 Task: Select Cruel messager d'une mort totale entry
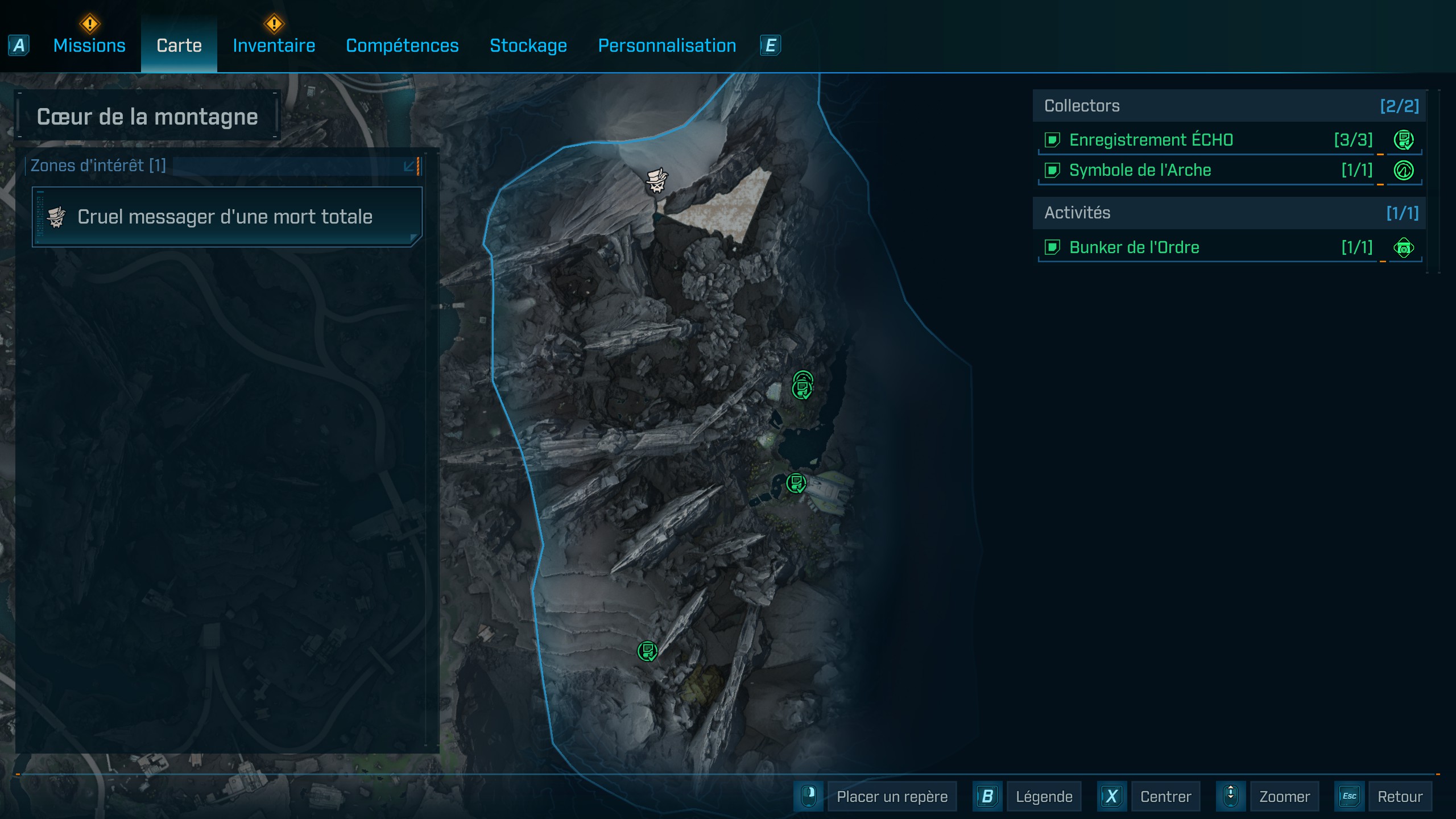pyautogui.click(x=226, y=217)
